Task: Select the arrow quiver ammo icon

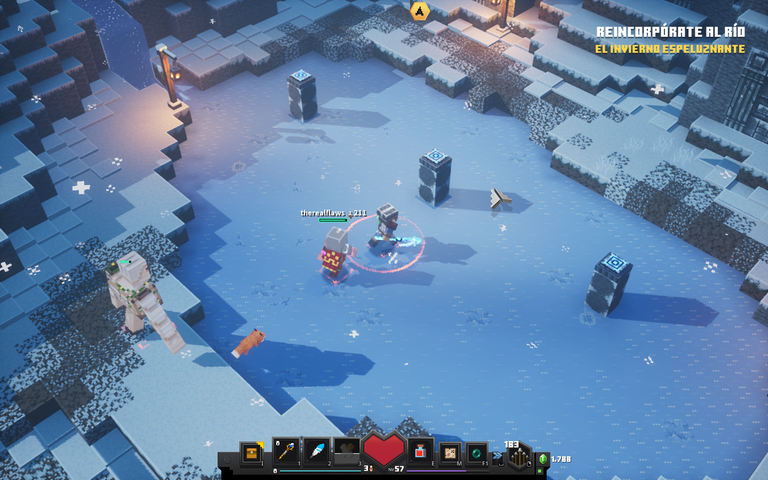Action: [x=518, y=456]
